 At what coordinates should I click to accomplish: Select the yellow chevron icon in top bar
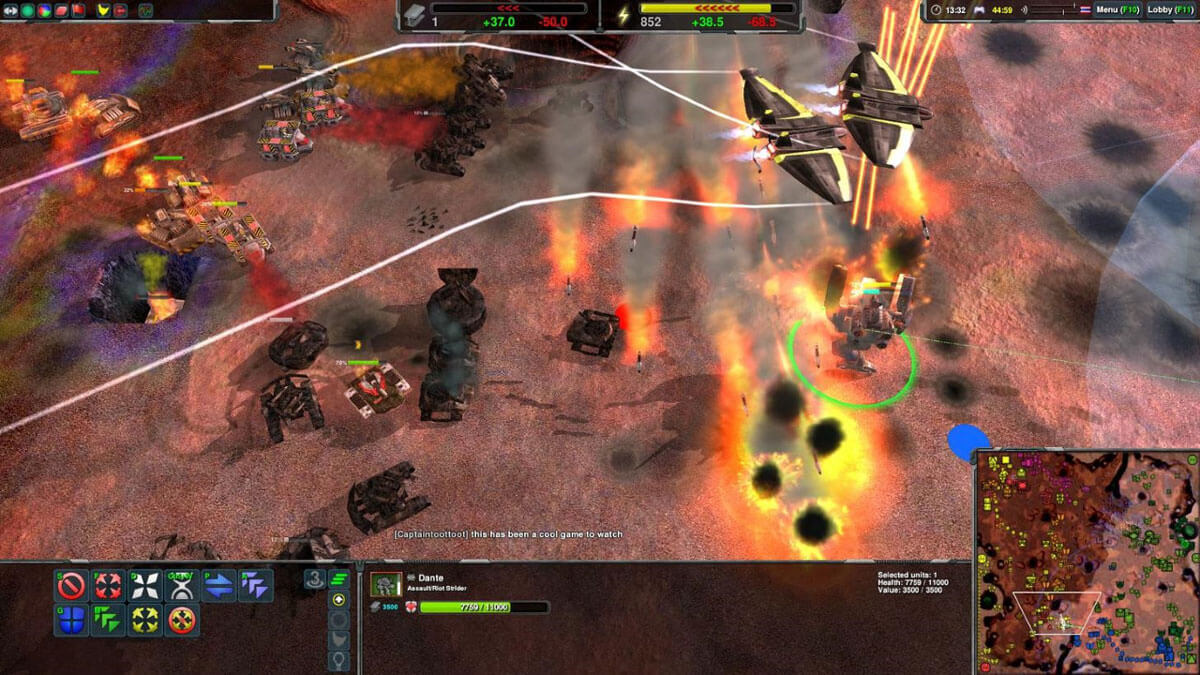tap(102, 11)
